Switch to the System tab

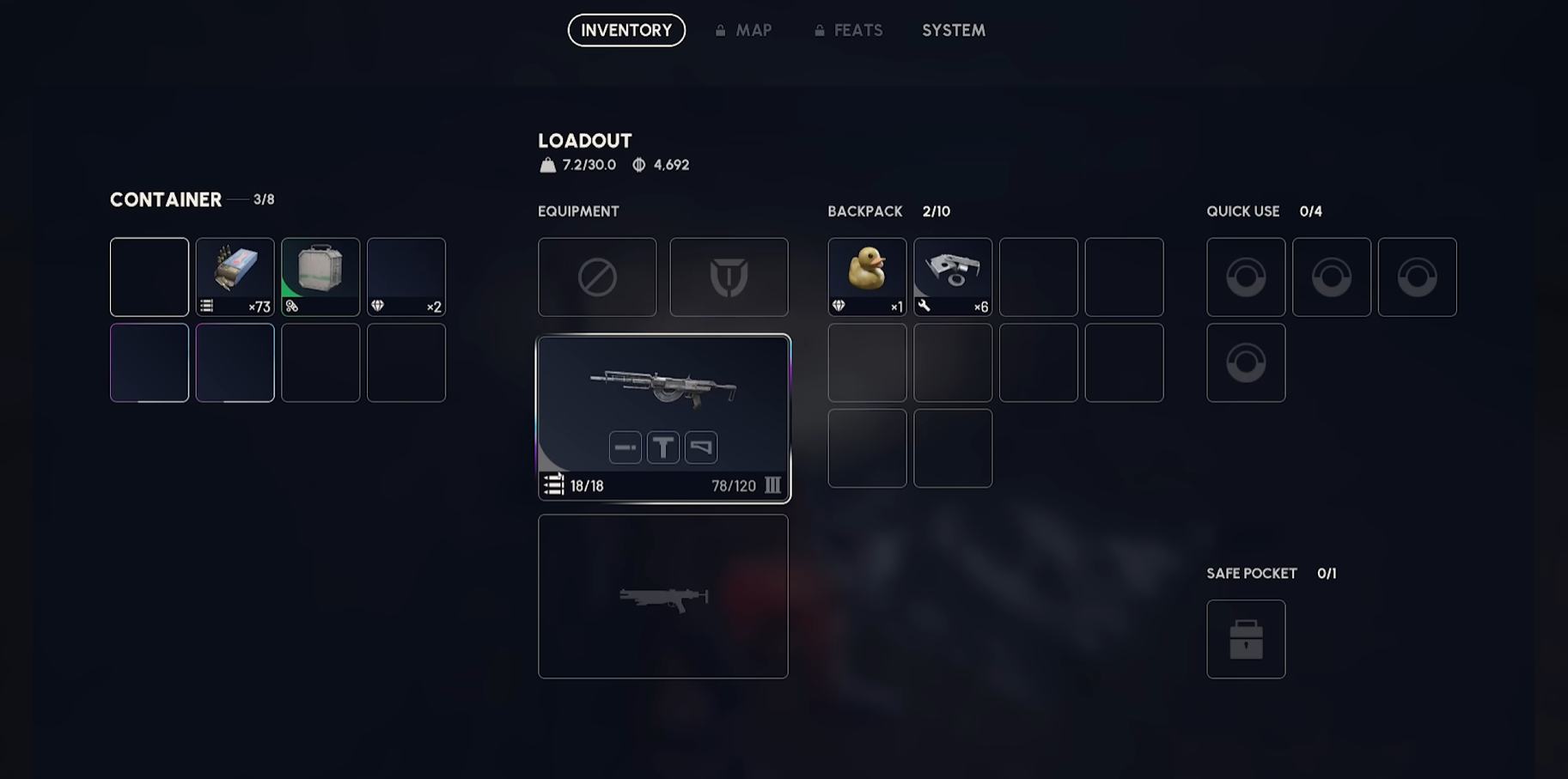coord(954,30)
